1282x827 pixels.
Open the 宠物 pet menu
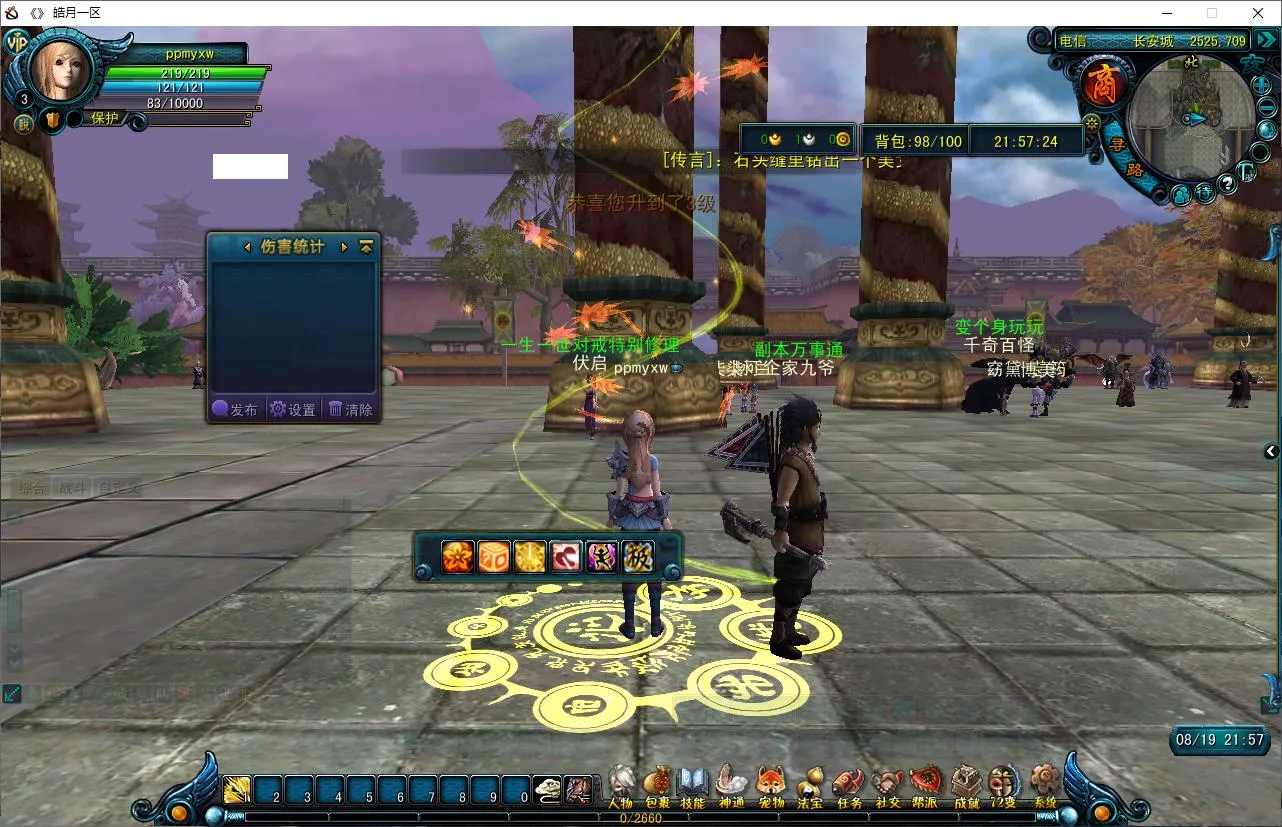click(770, 783)
